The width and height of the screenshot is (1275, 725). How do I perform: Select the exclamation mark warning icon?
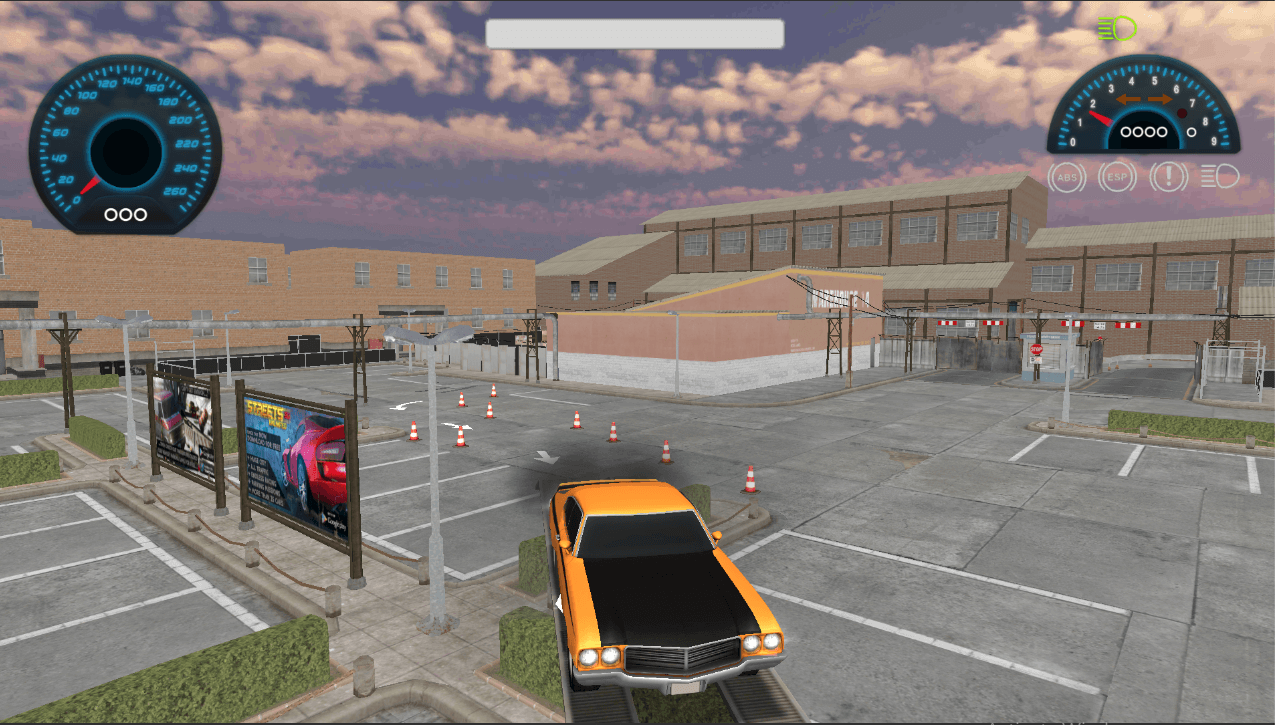click(1168, 178)
